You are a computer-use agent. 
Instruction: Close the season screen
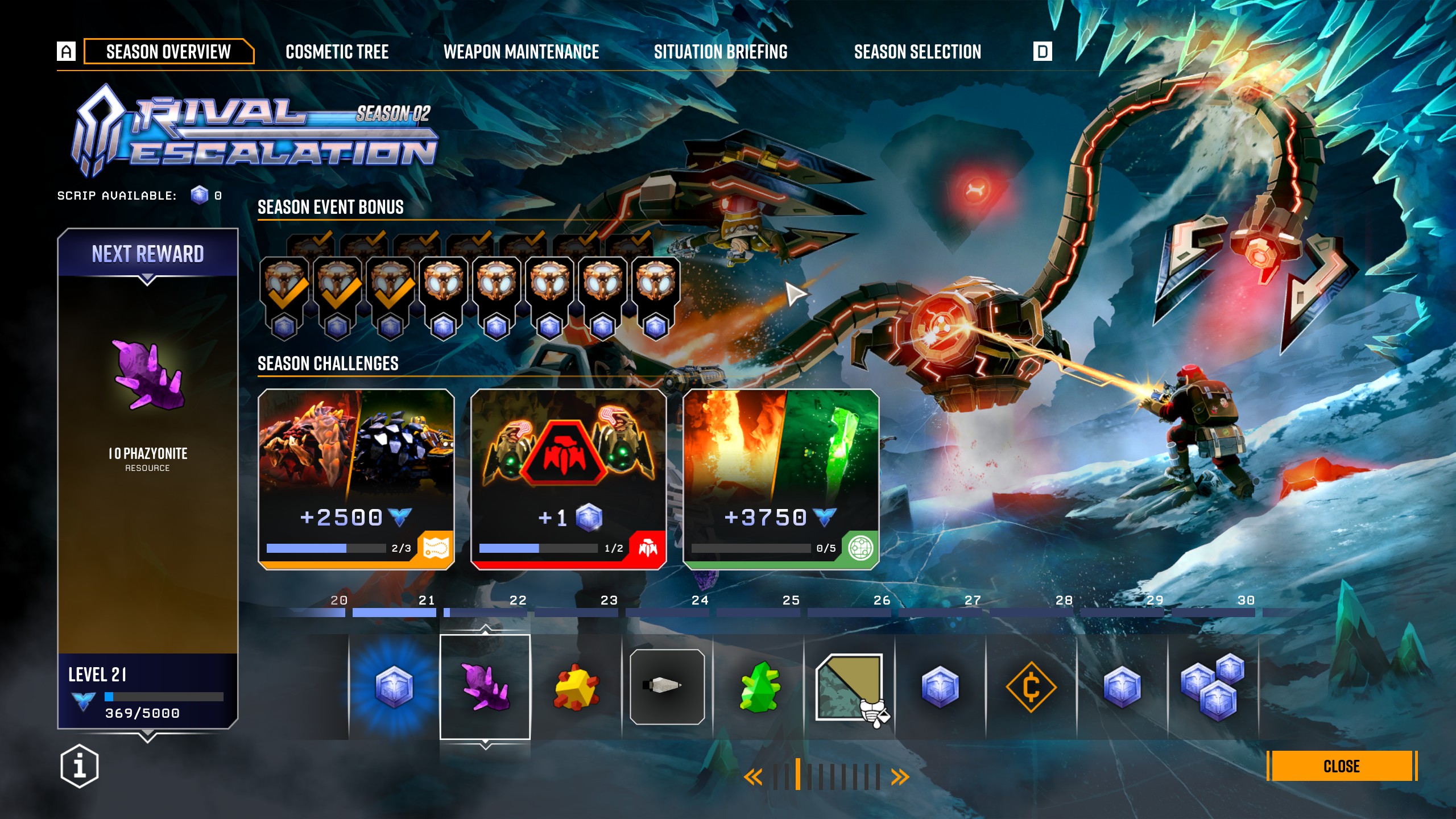(1342, 766)
